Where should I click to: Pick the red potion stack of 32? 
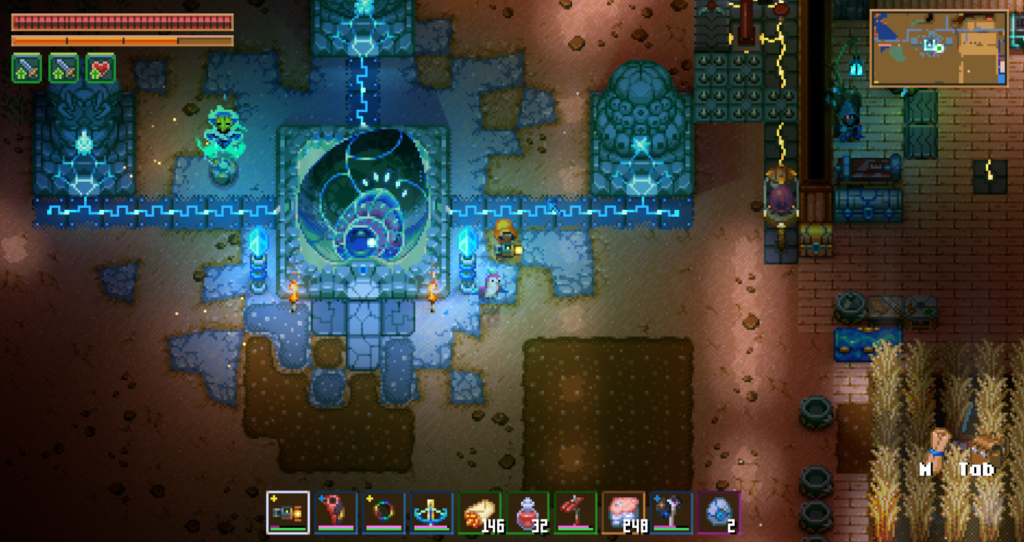point(527,513)
